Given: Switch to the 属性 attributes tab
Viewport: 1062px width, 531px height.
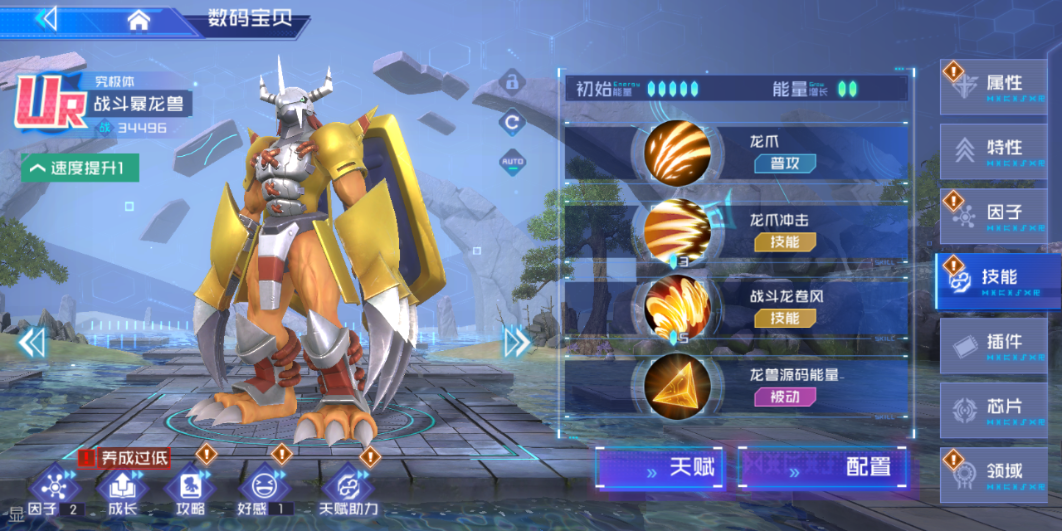Looking at the screenshot, I should pyautogui.click(x=993, y=87).
